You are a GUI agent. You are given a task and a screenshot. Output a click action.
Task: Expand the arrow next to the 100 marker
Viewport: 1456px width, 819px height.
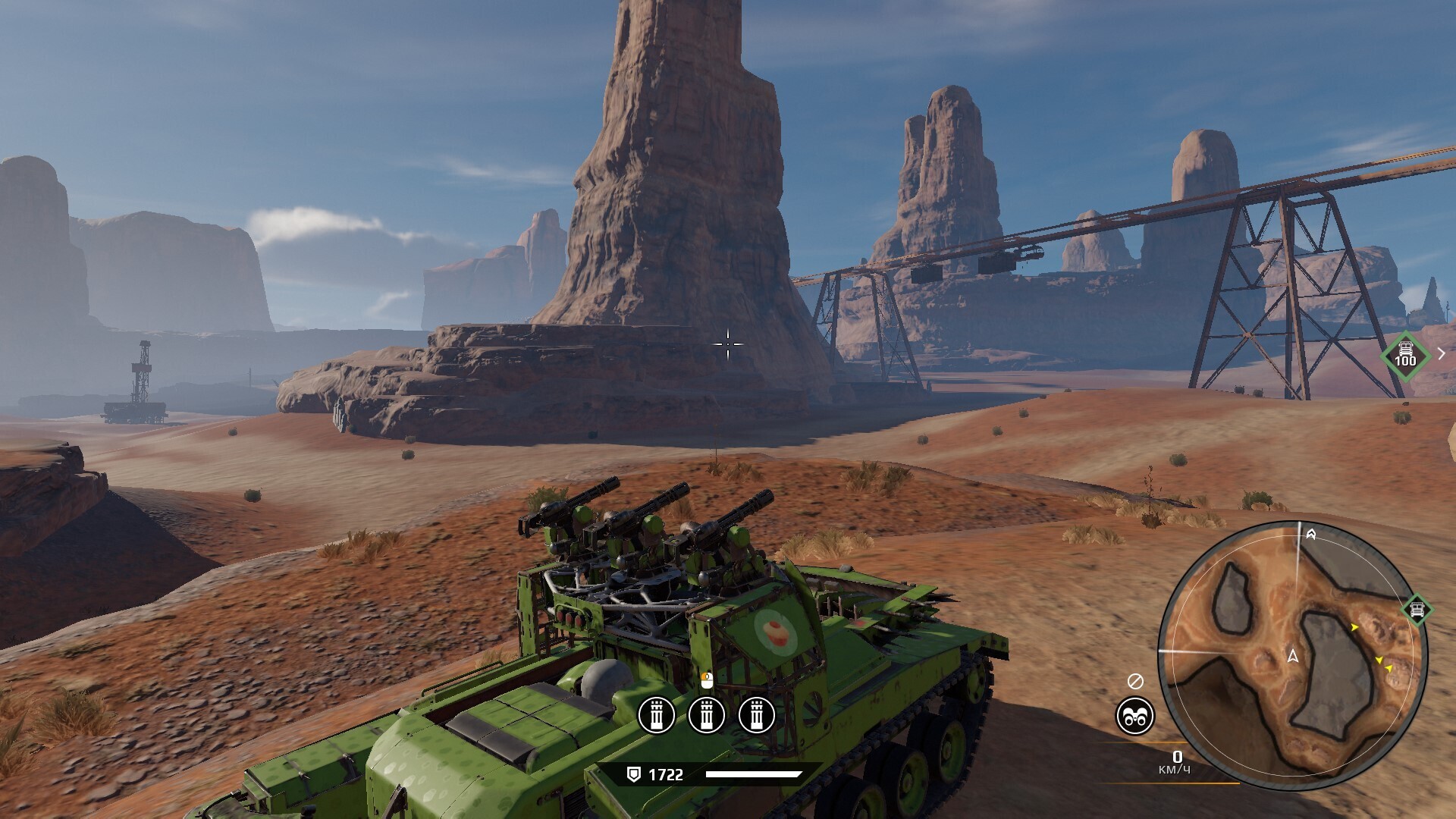pos(1441,353)
